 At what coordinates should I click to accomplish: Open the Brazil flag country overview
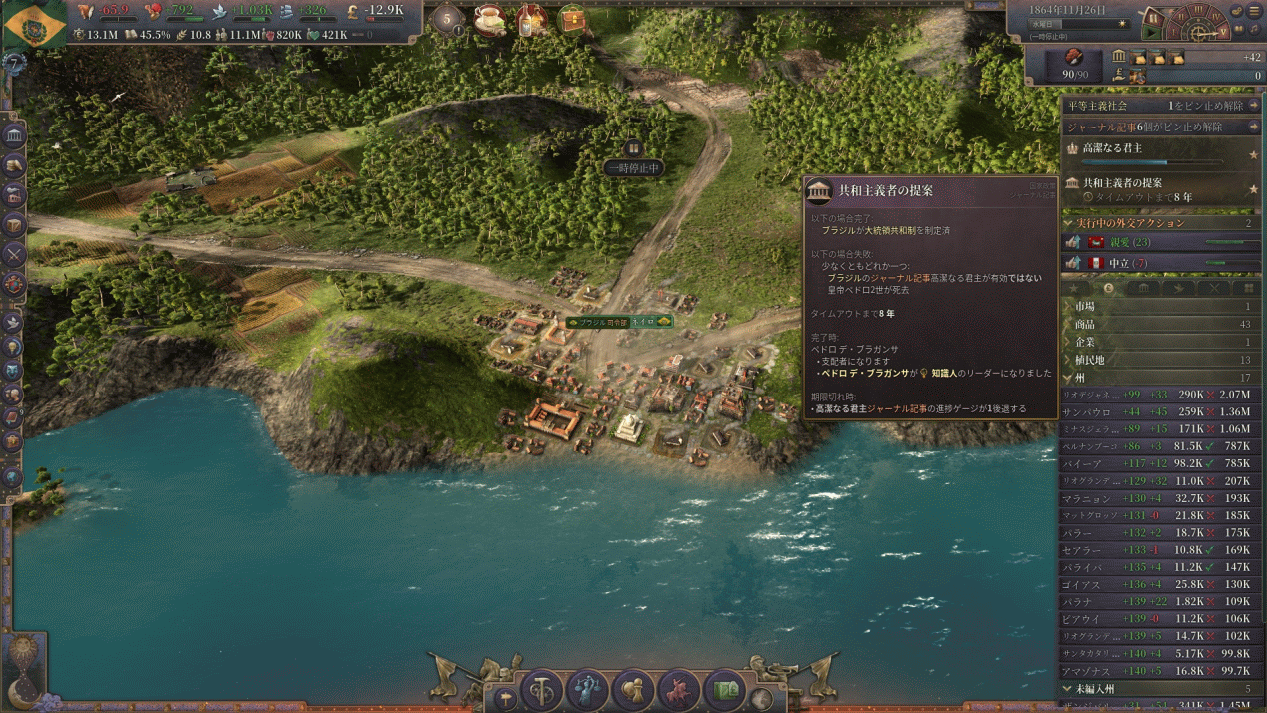(x=35, y=24)
